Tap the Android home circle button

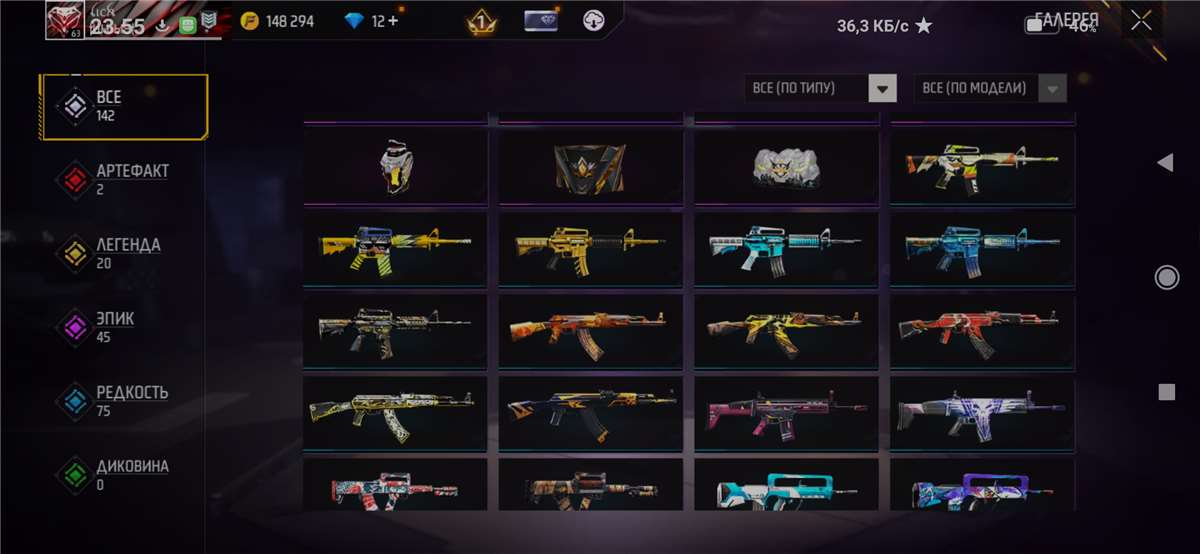1166,277
